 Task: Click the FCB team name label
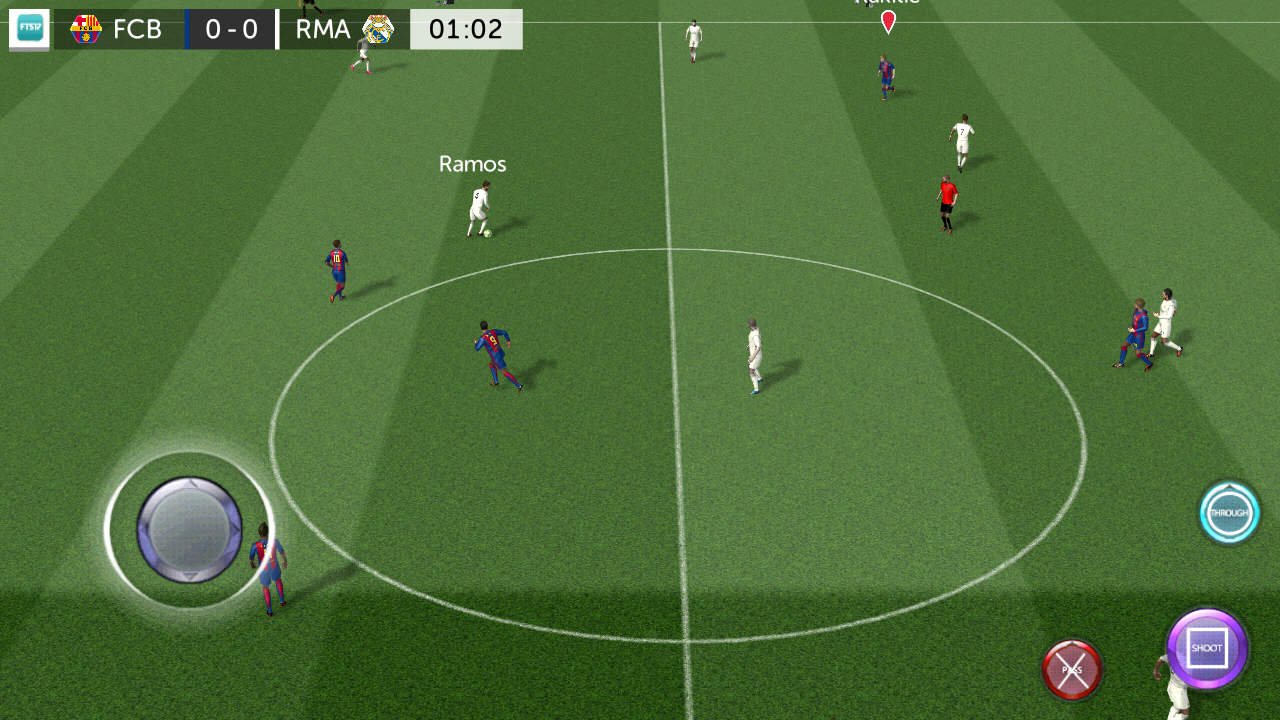coord(140,29)
